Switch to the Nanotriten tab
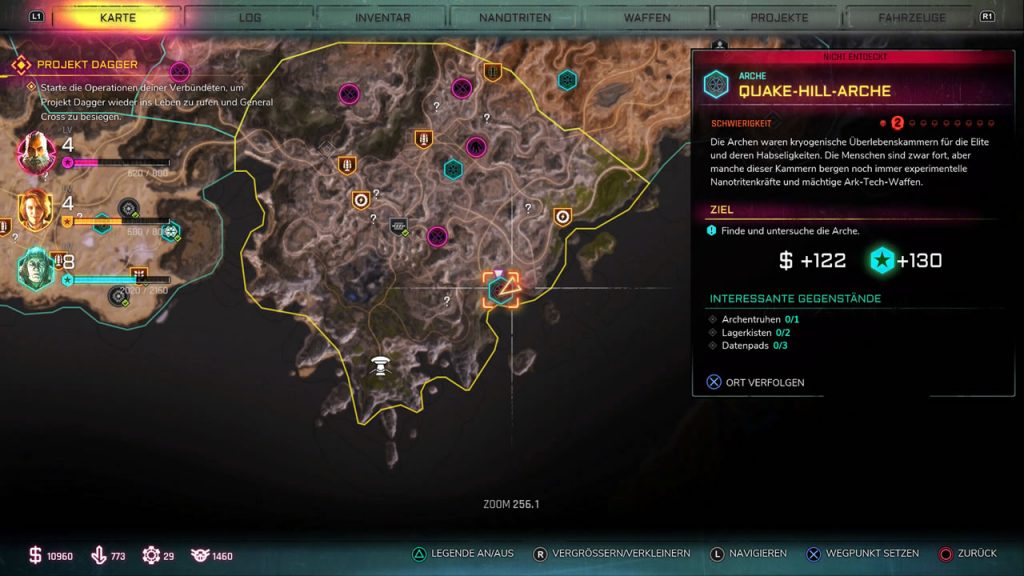This screenshot has height=576, width=1024. point(514,18)
